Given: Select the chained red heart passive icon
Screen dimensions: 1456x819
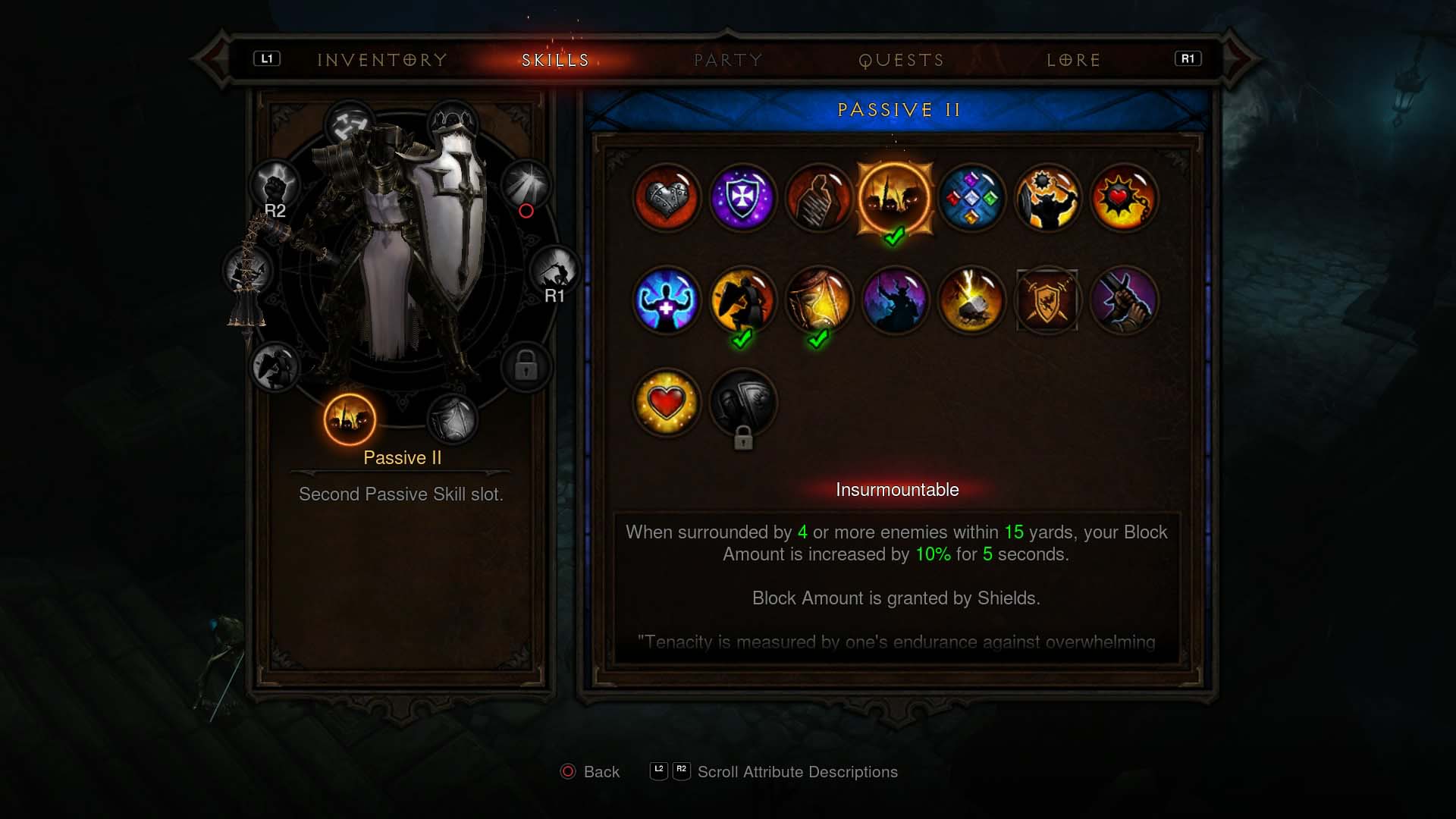Looking at the screenshot, I should click(x=1124, y=199).
